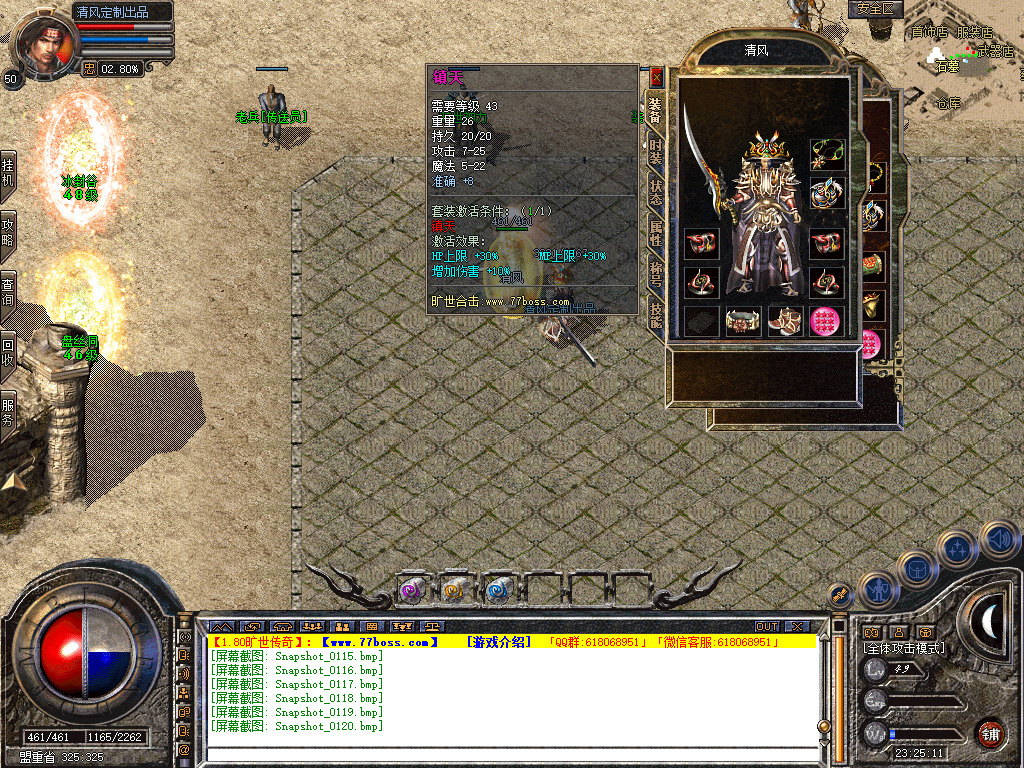Select the equipped necklace slot
The image size is (1024, 768).
click(x=825, y=154)
